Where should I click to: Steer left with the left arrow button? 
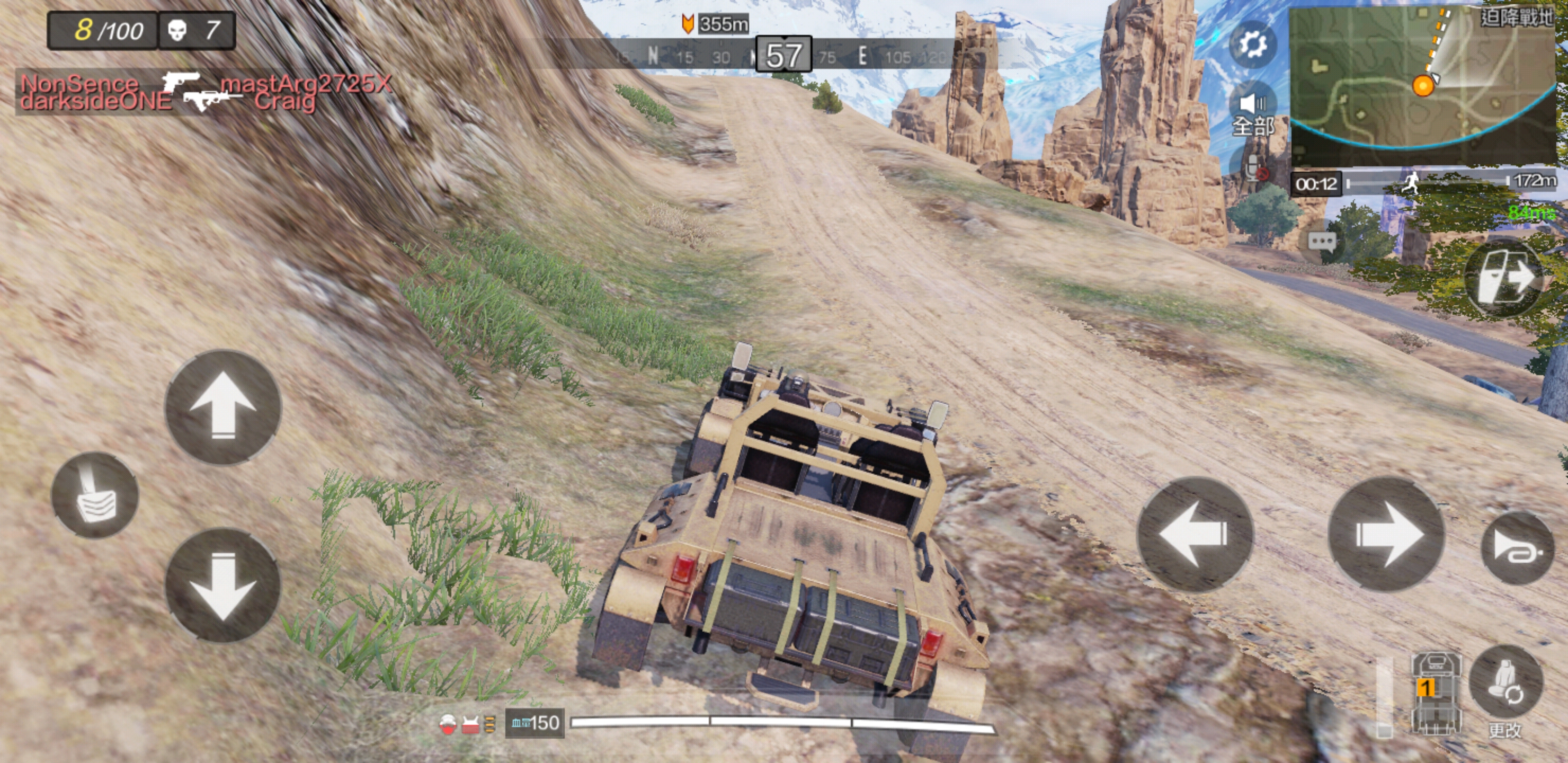pos(1195,534)
